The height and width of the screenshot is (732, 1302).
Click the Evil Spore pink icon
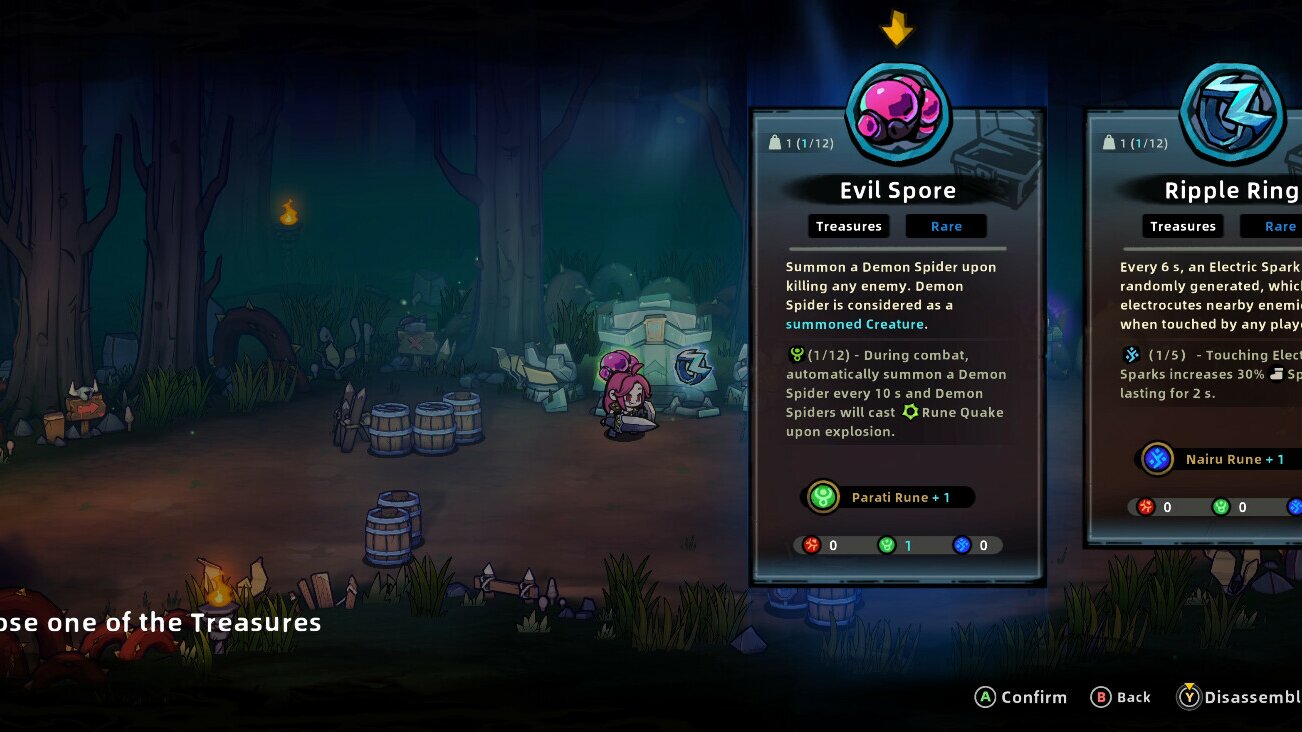(x=898, y=111)
